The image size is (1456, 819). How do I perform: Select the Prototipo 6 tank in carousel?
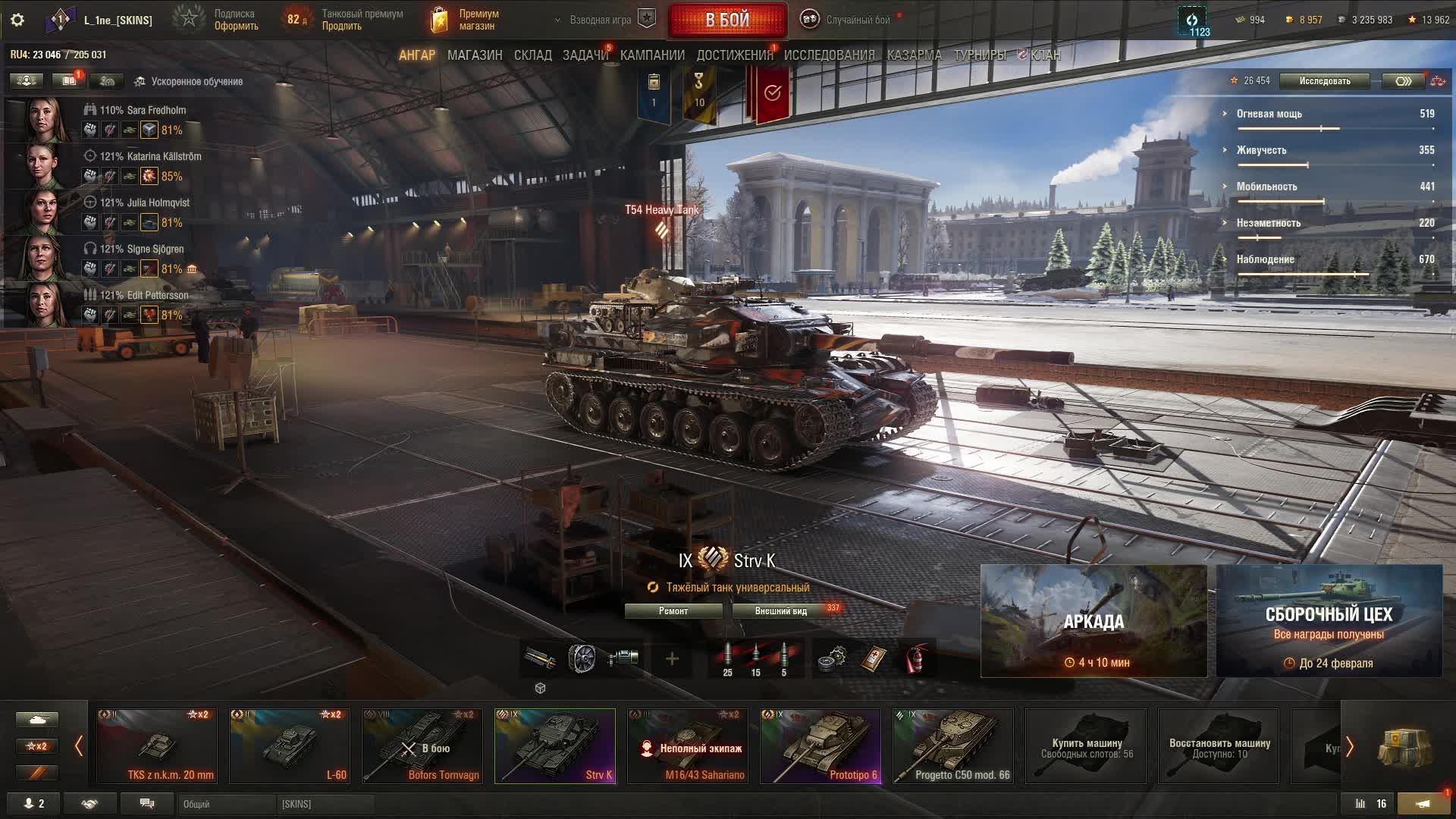[821, 746]
